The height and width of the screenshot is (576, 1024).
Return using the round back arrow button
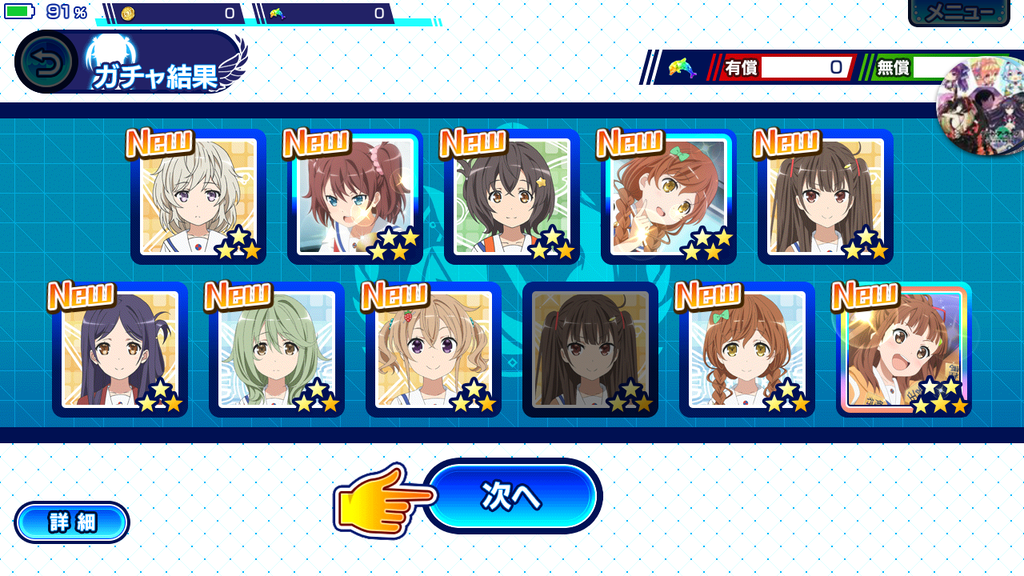pyautogui.click(x=46, y=62)
